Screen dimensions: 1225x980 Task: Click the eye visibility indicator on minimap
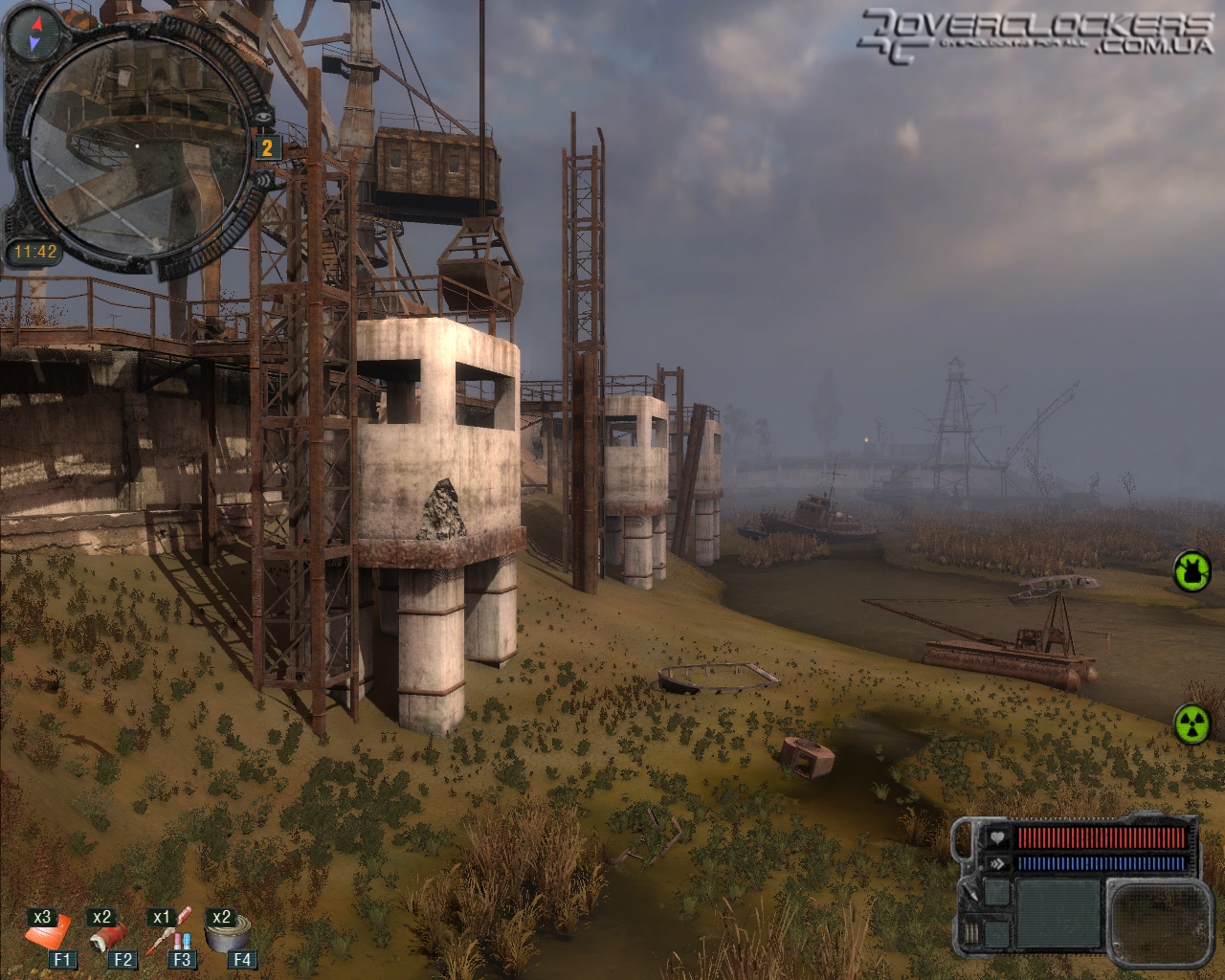(264, 116)
